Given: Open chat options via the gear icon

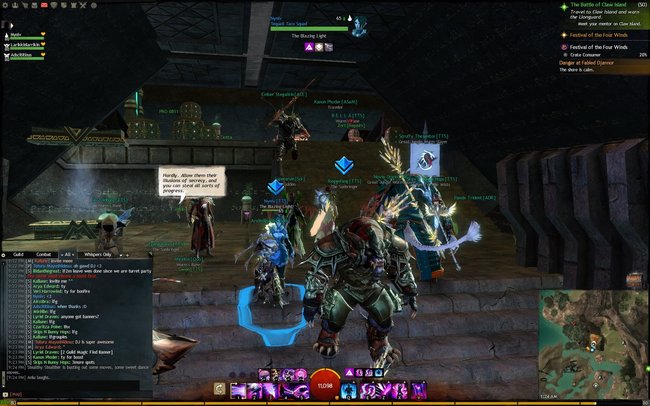Looking at the screenshot, I should [x=5, y=254].
